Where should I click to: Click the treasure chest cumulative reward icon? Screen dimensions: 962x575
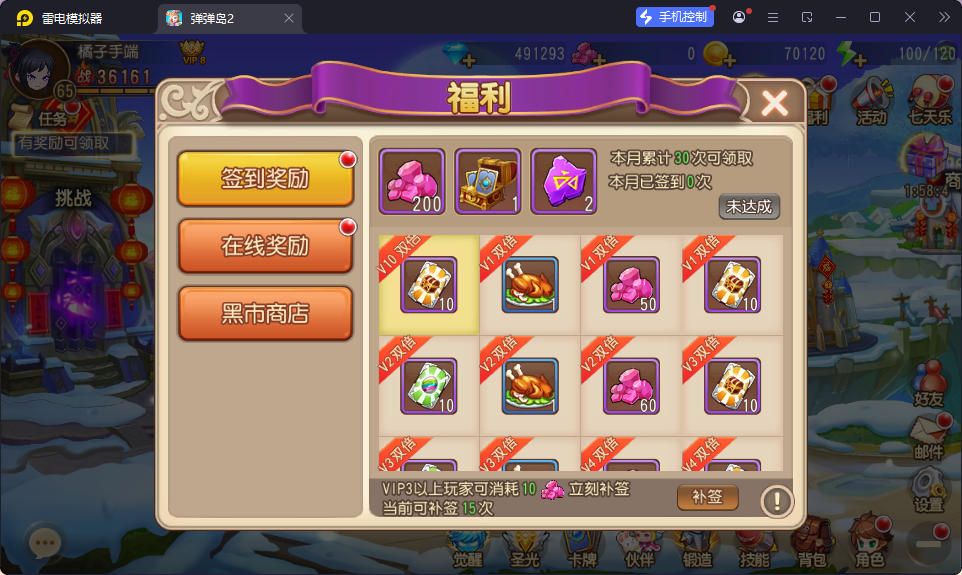point(487,182)
